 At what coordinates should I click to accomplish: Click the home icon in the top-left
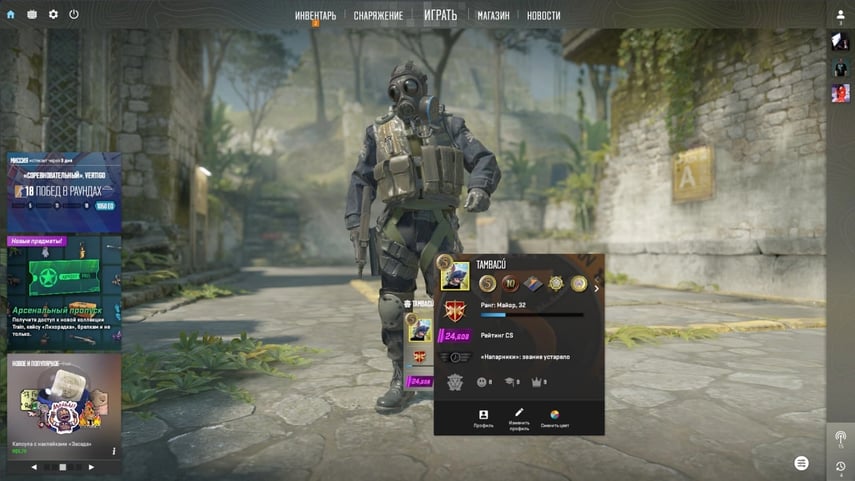tap(11, 15)
